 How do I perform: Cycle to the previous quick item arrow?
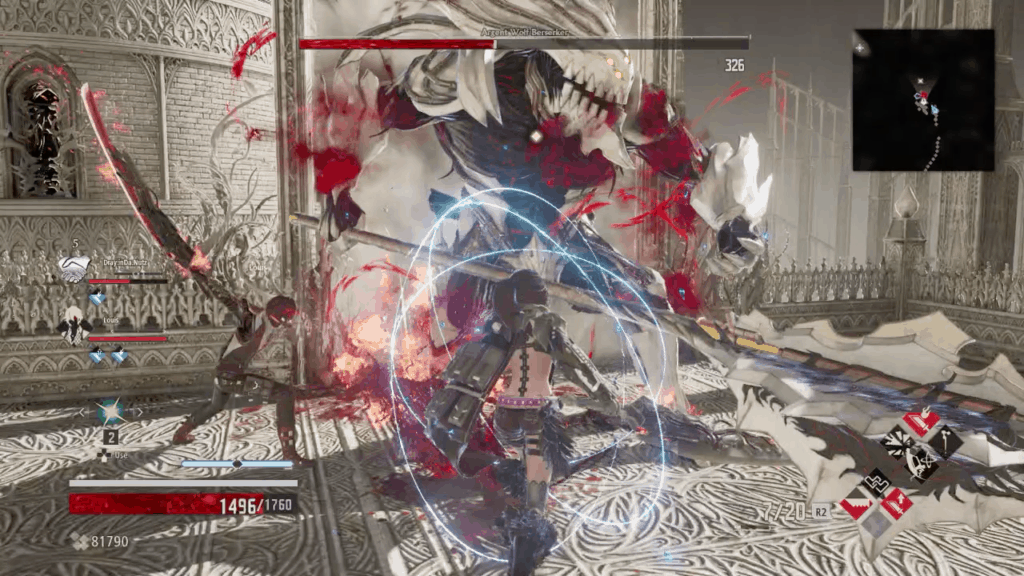(x=84, y=411)
